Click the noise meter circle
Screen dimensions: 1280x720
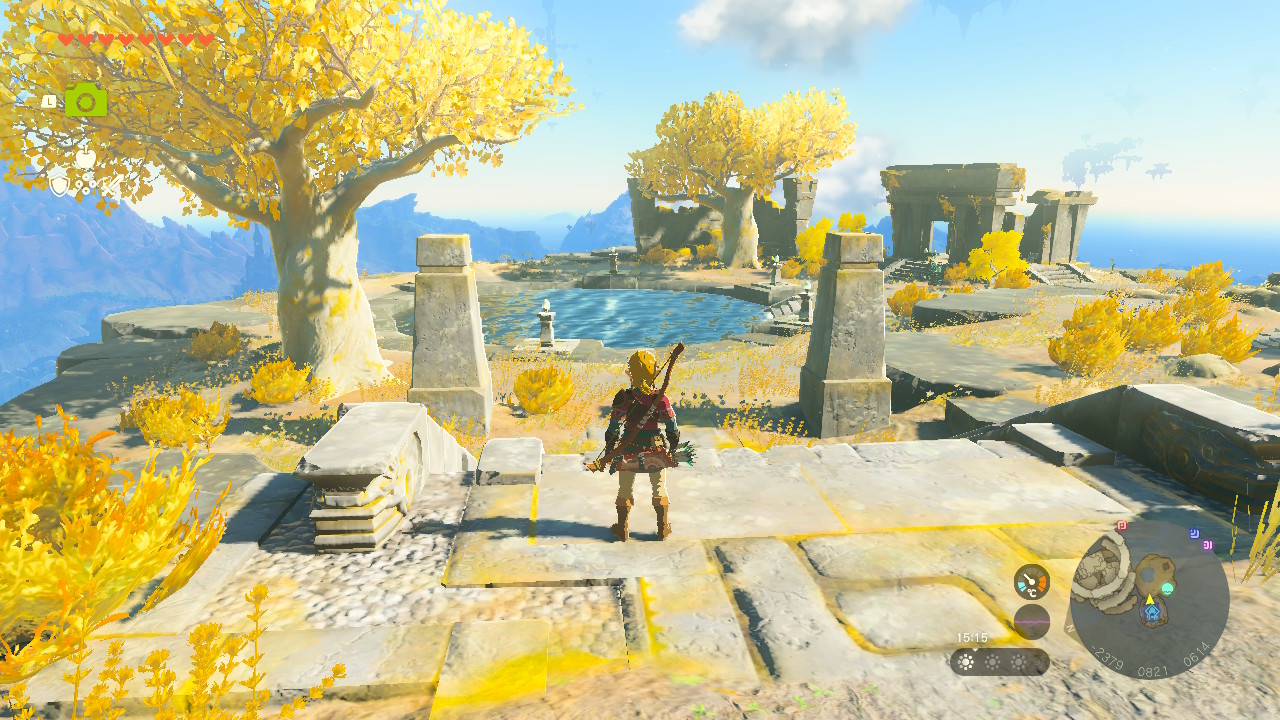1031,622
